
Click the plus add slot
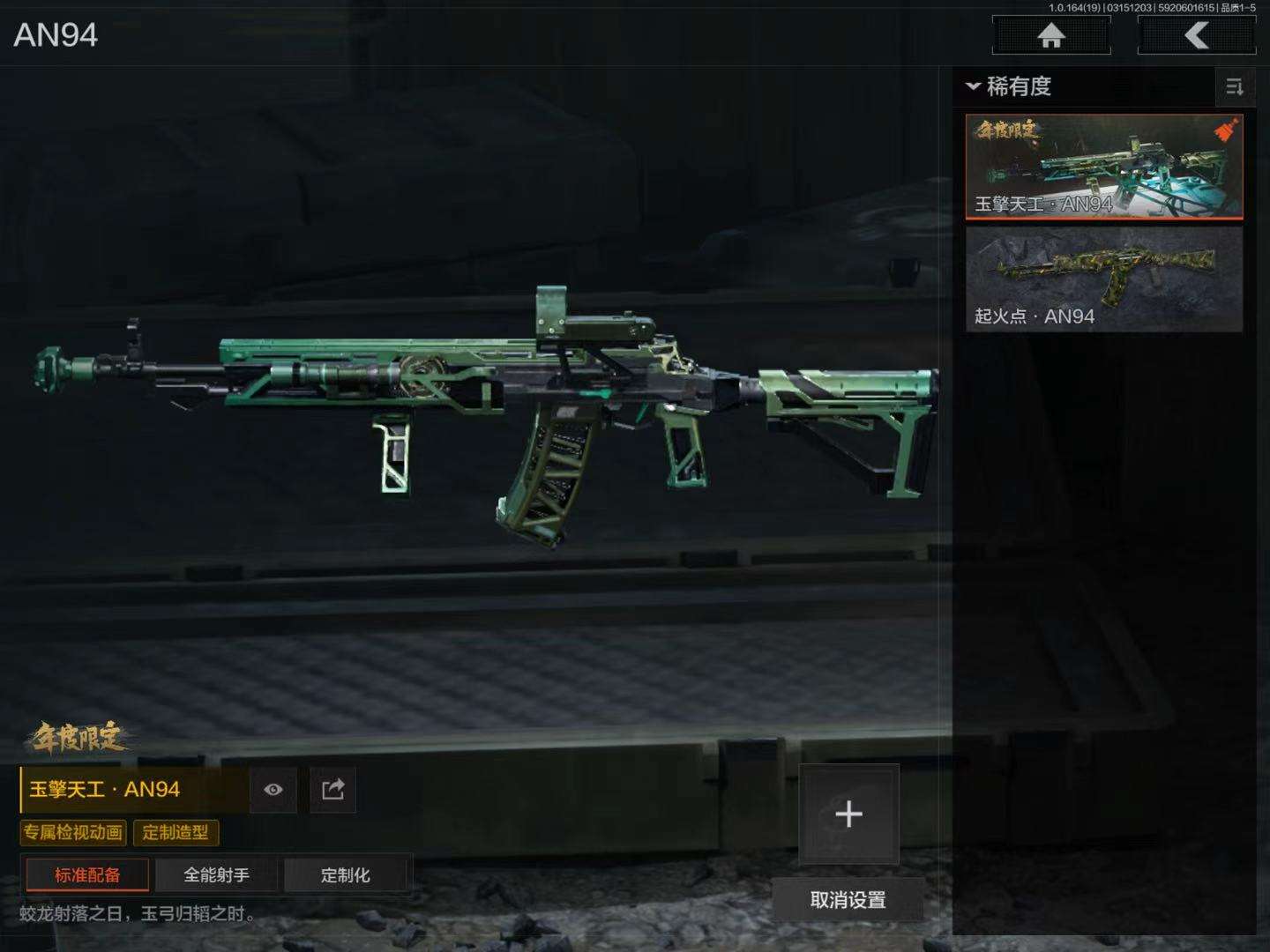(848, 814)
